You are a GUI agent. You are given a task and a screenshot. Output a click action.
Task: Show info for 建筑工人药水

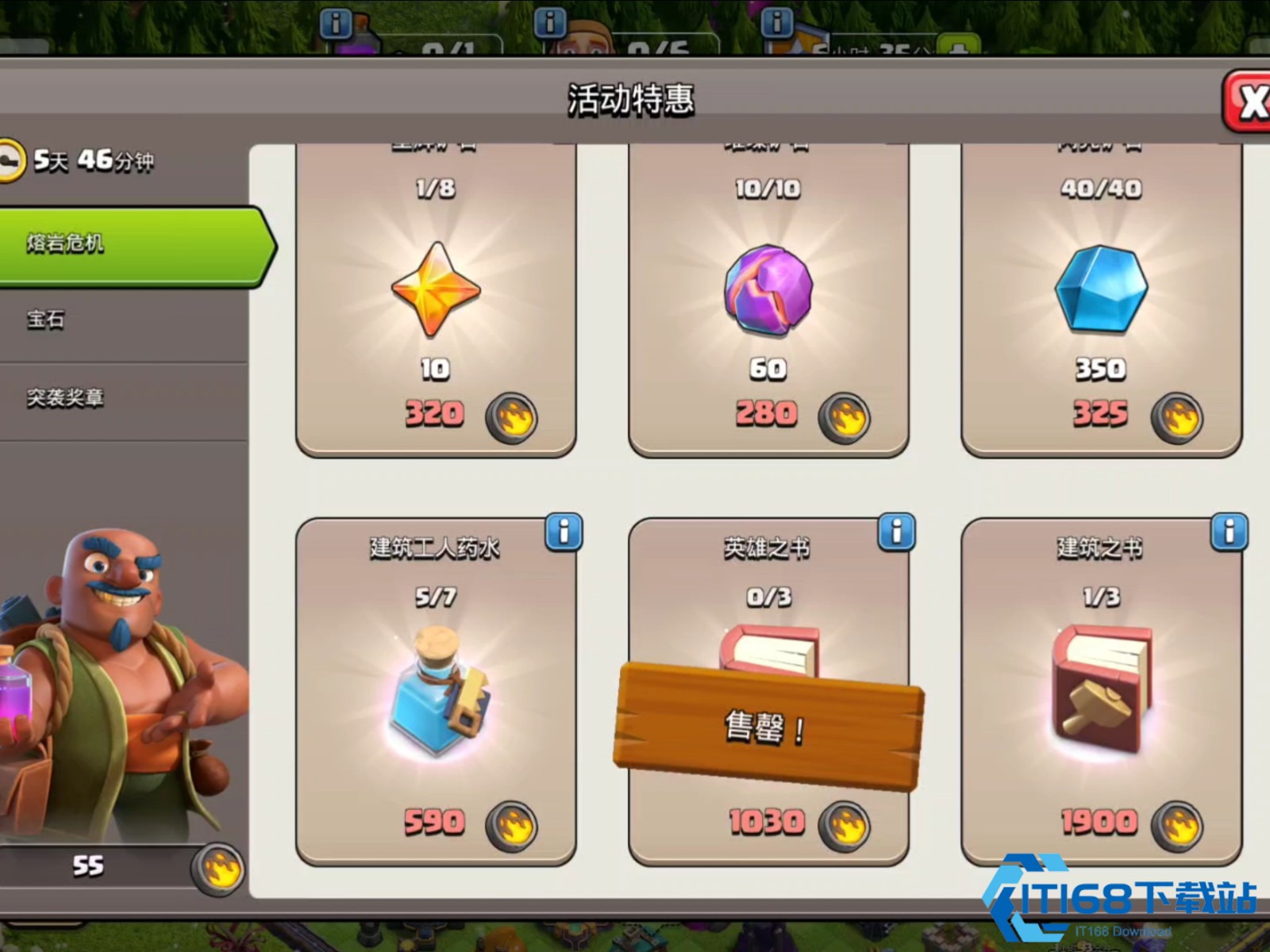[x=564, y=532]
